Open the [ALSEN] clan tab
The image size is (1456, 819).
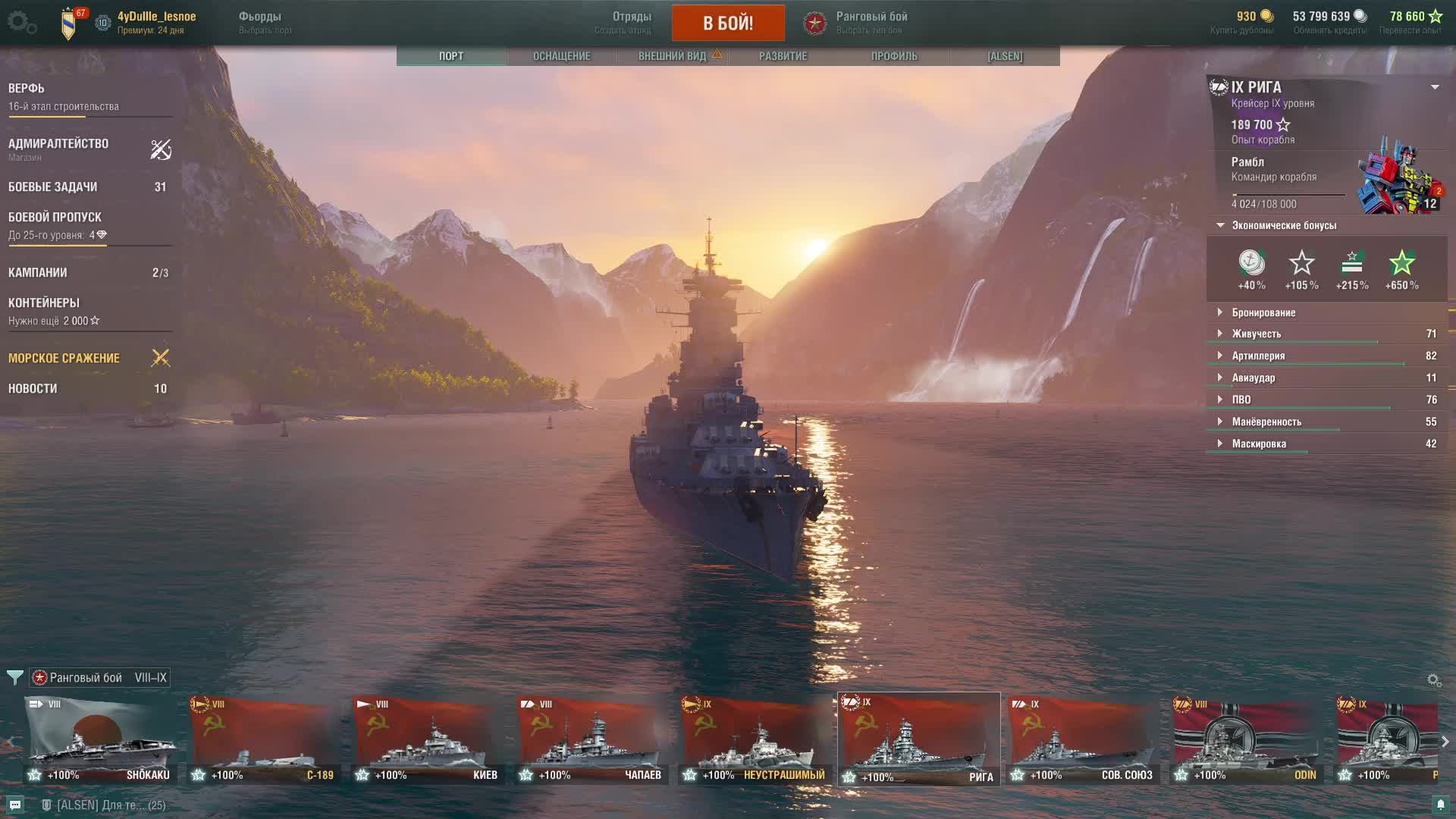(x=1004, y=56)
